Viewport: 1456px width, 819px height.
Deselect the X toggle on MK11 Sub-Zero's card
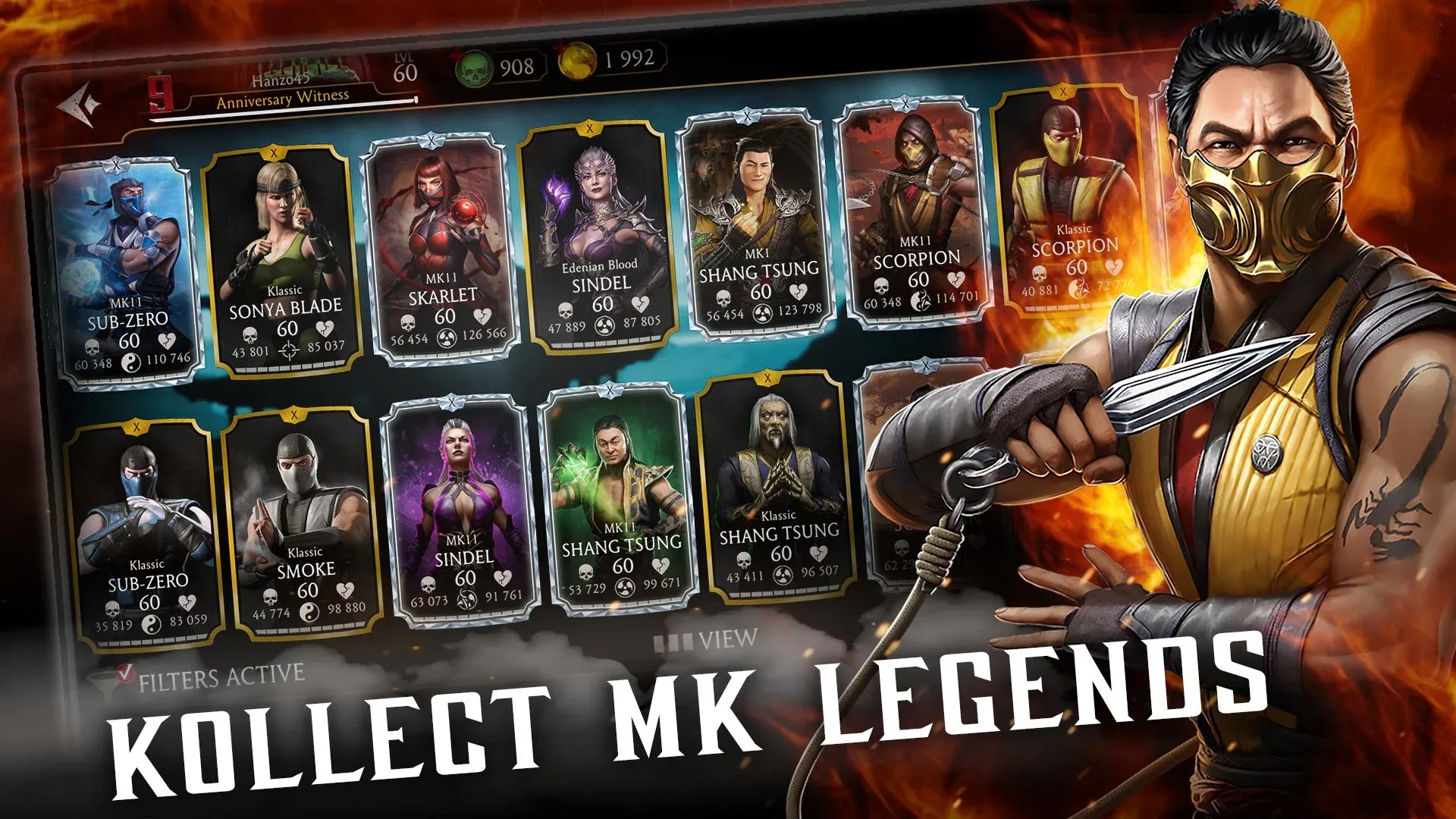tap(115, 166)
